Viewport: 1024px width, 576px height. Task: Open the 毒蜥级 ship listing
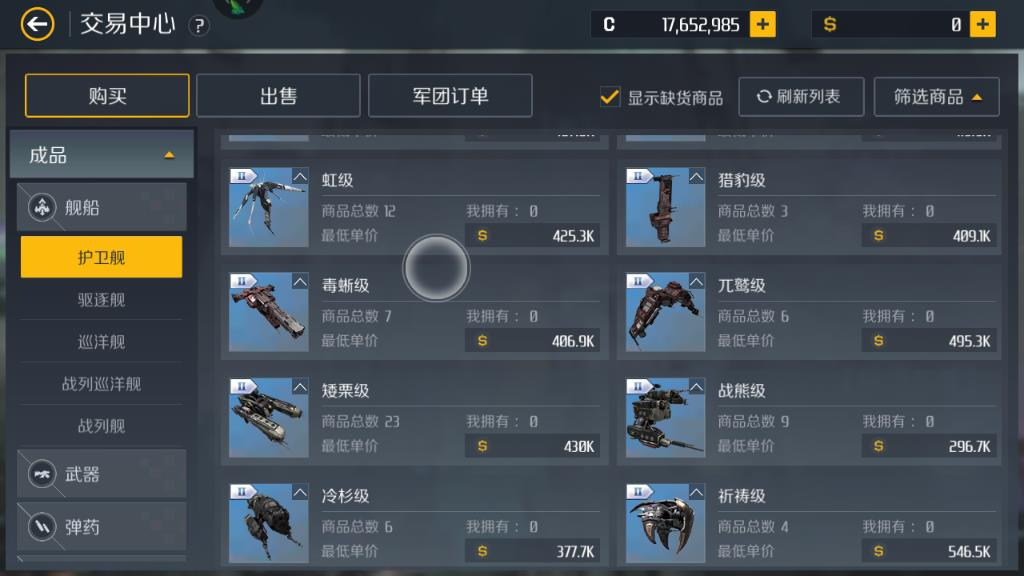tap(414, 312)
